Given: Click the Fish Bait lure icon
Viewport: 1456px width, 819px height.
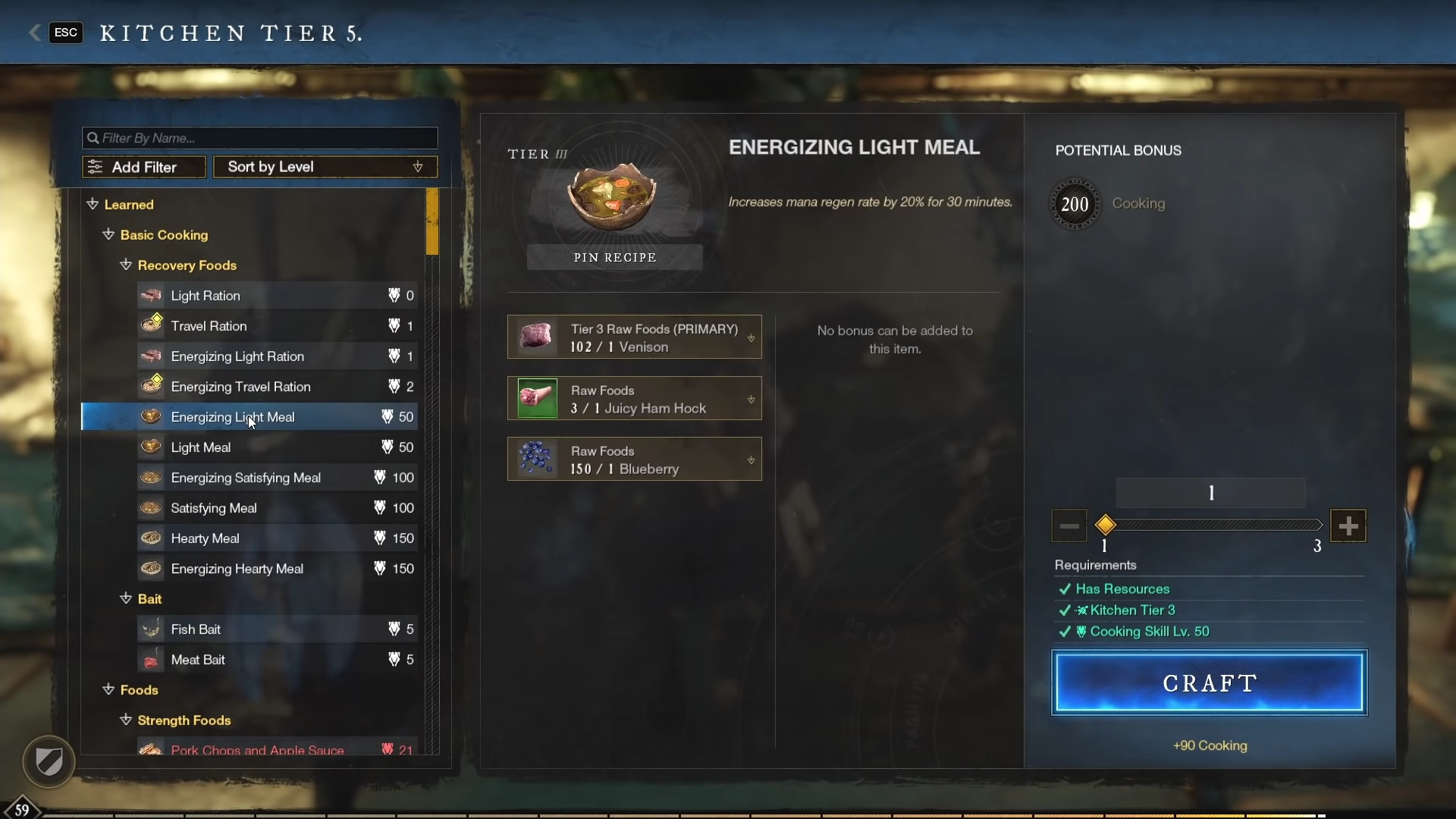Looking at the screenshot, I should (151, 629).
